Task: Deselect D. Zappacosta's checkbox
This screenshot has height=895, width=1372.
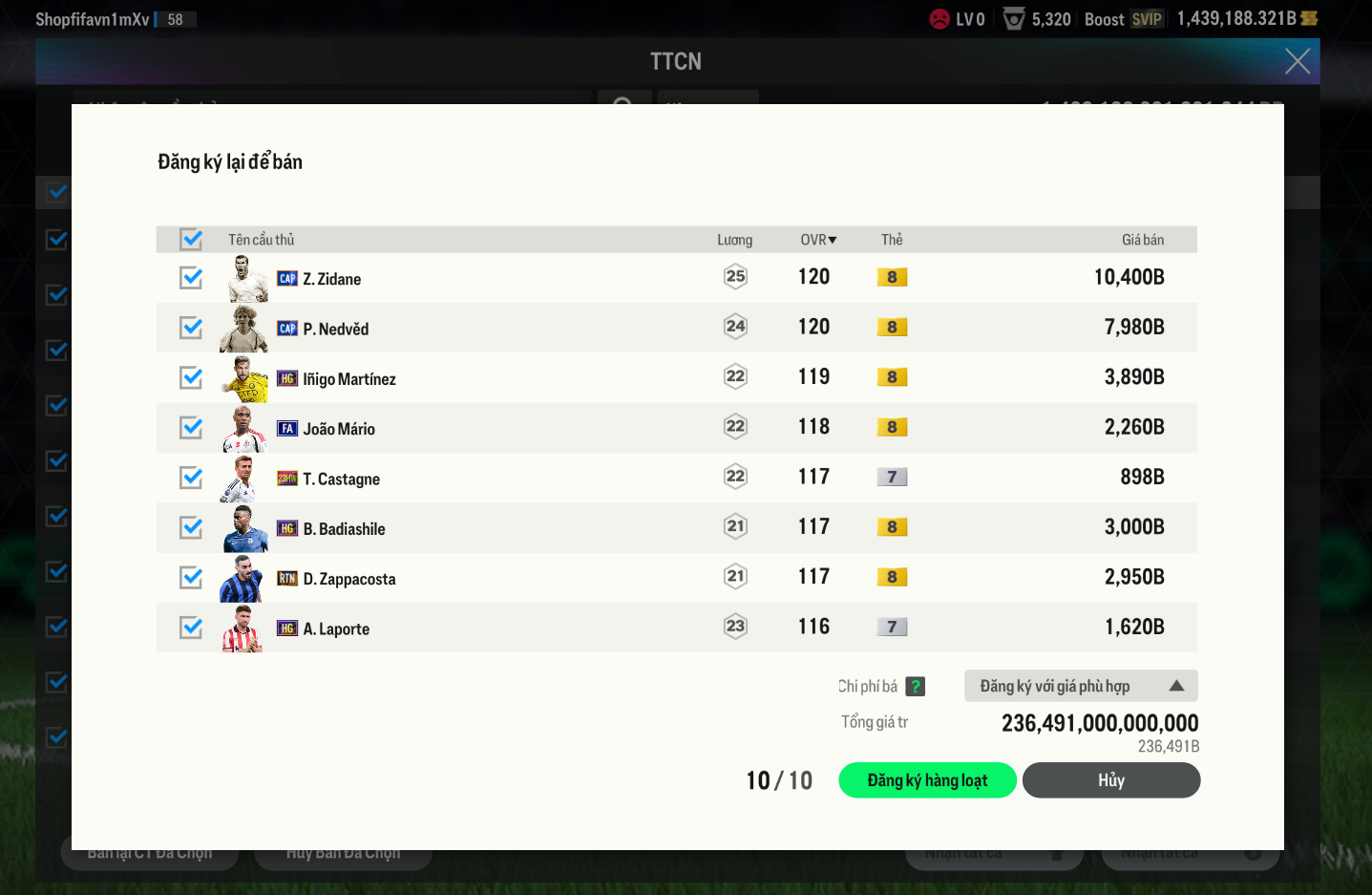Action: coord(191,578)
